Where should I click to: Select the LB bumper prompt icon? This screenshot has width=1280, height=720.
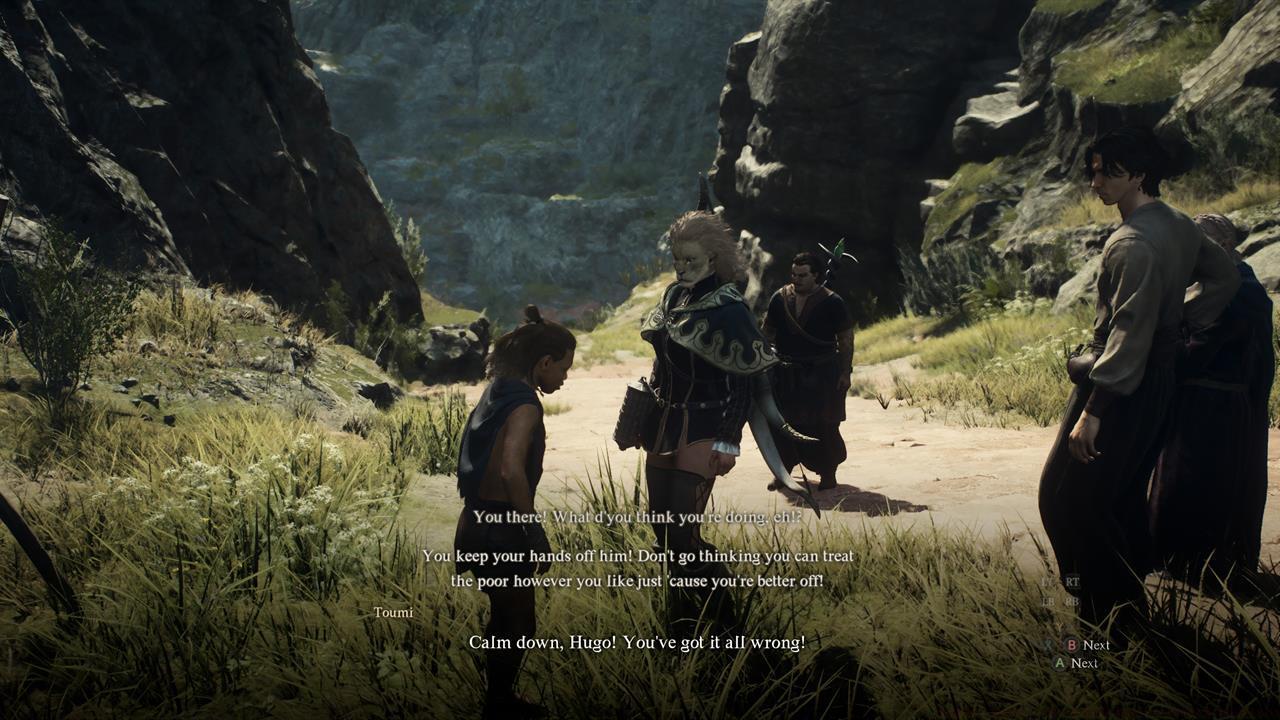pyautogui.click(x=1044, y=602)
